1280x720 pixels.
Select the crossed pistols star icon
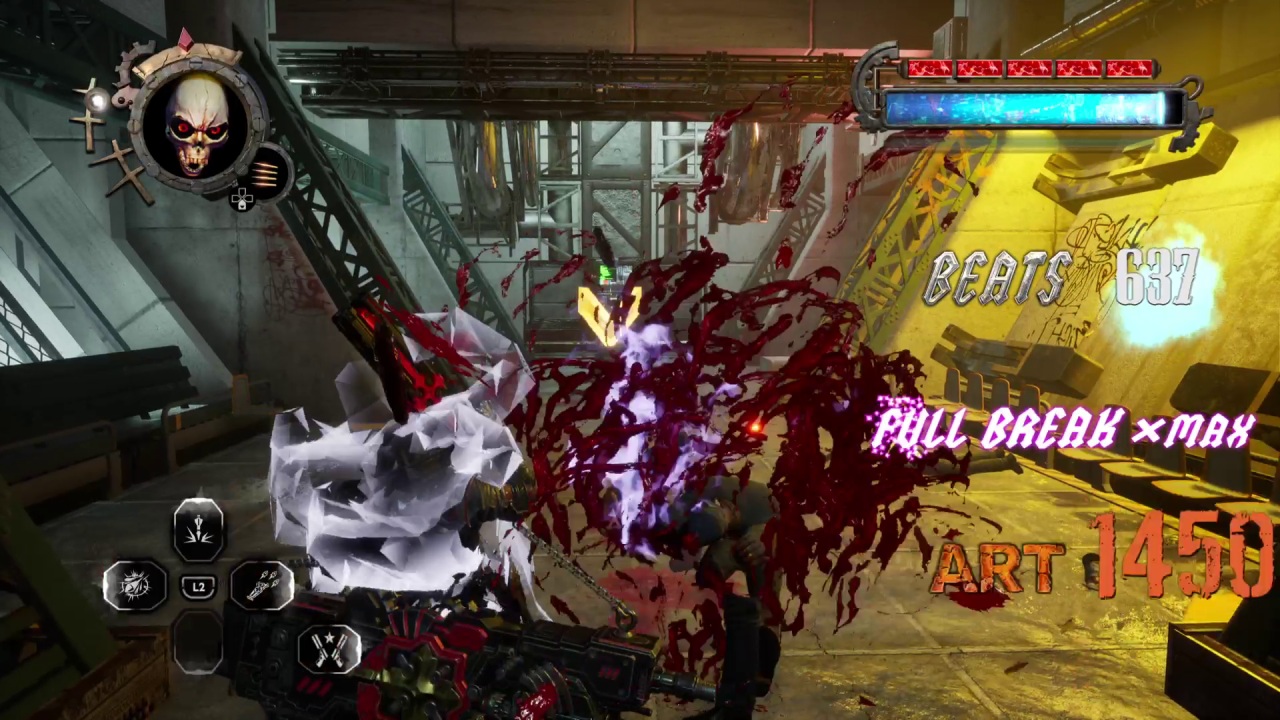point(329,647)
